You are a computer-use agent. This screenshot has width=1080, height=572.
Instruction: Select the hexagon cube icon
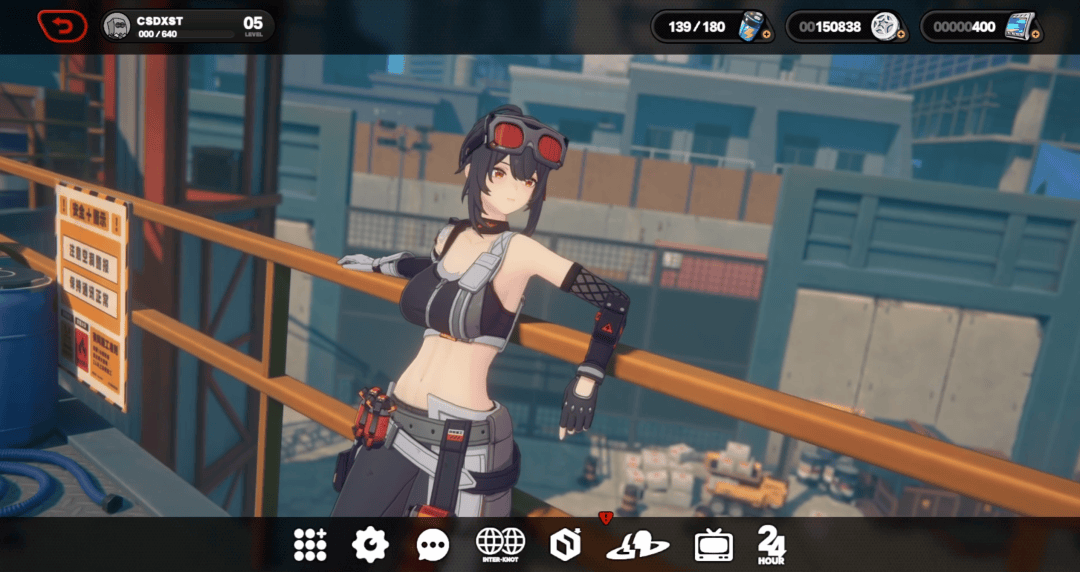(565, 544)
